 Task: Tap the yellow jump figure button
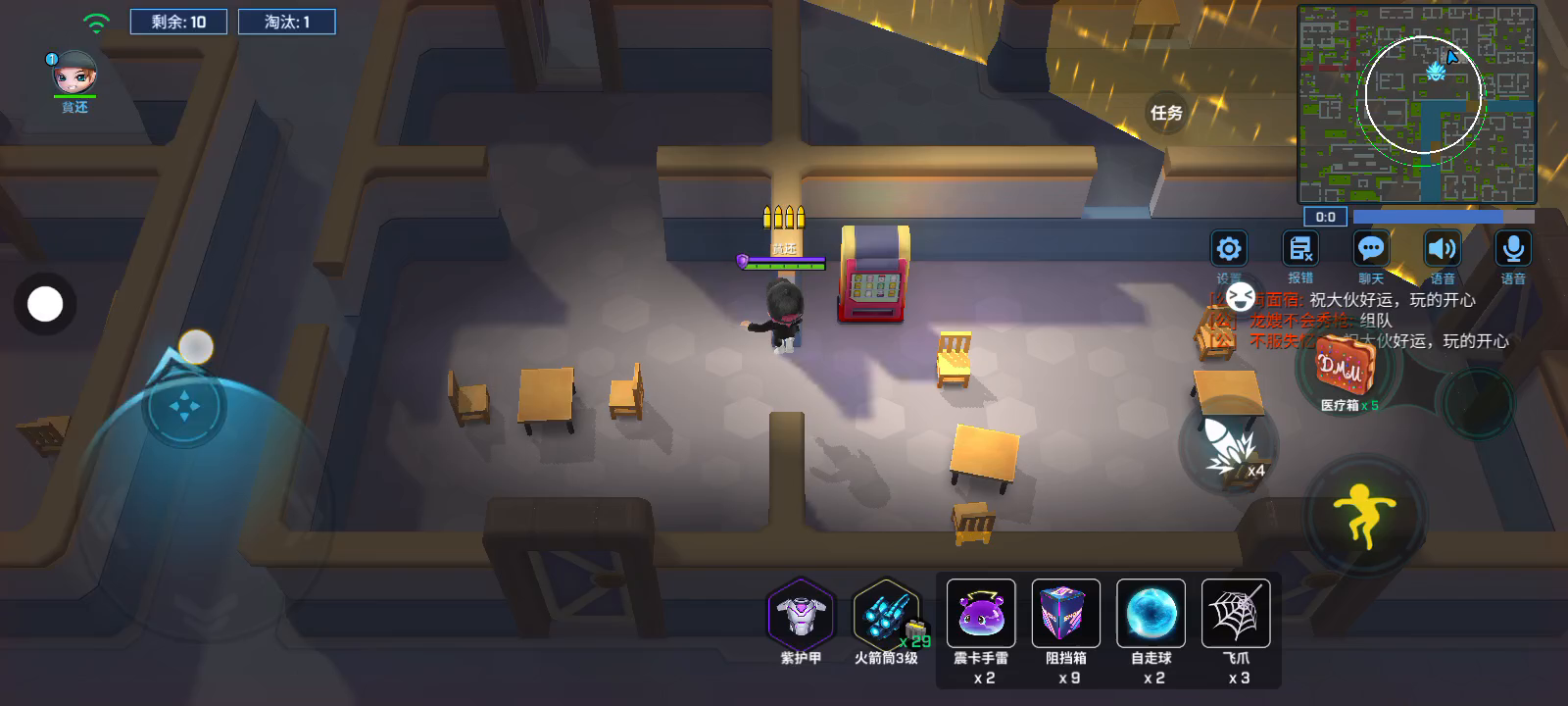point(1363,514)
